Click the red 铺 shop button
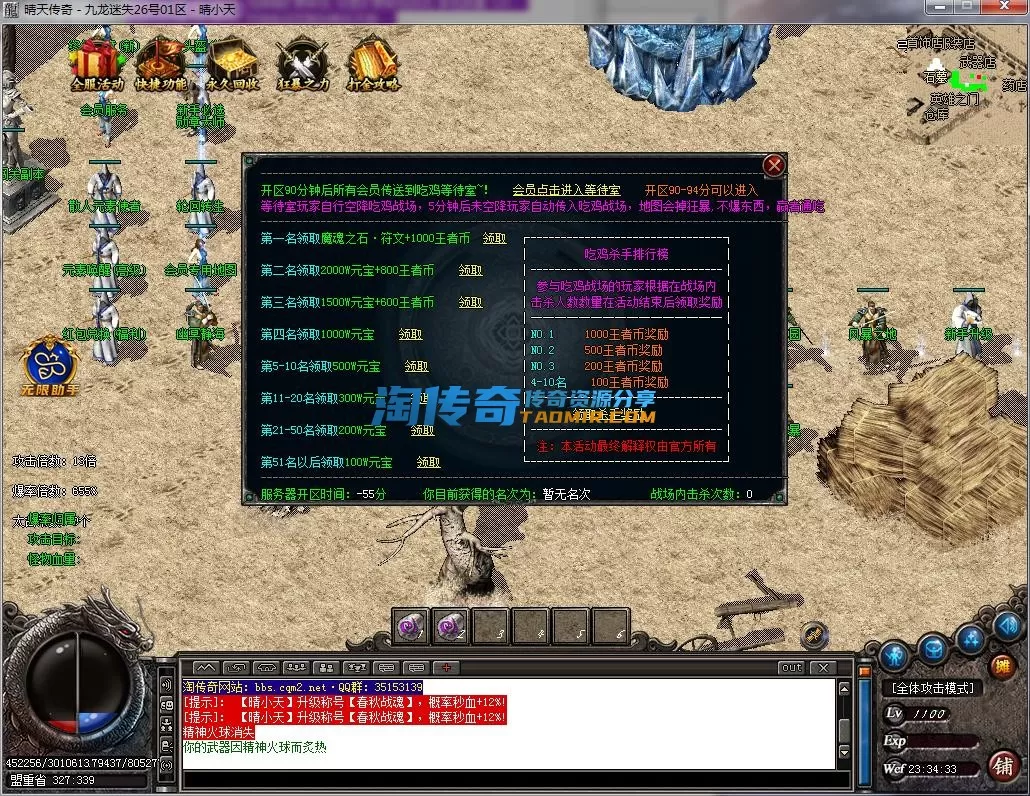This screenshot has height=796, width=1030. pos(1003,765)
